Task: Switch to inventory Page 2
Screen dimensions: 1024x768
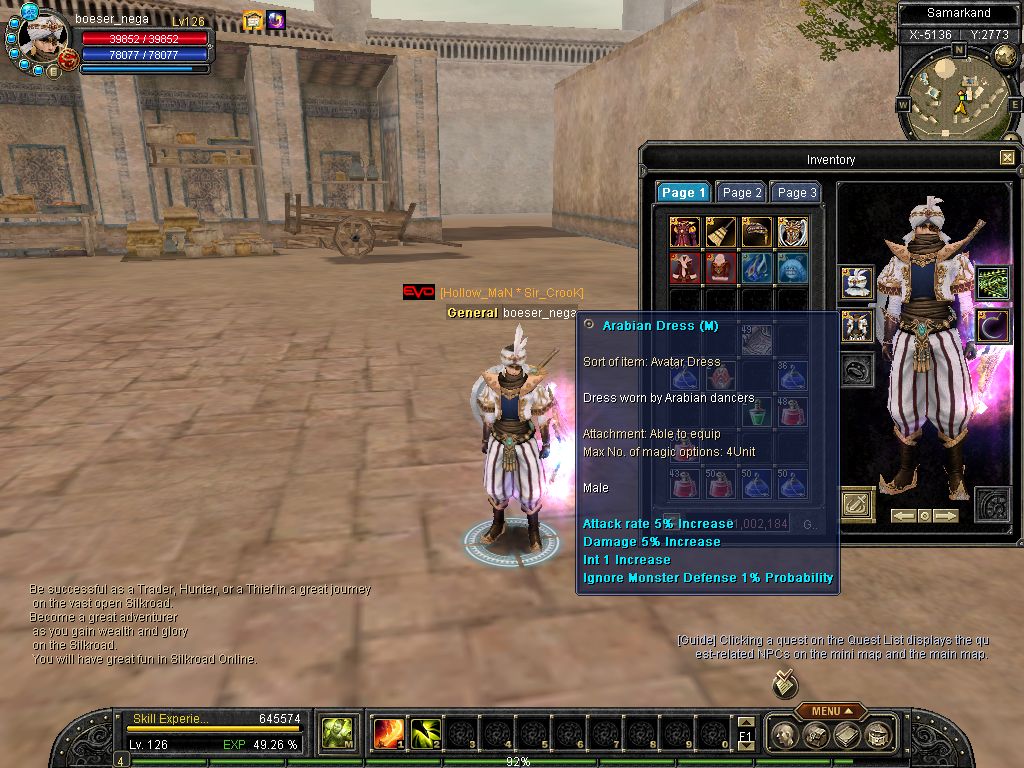Action: pos(742,193)
